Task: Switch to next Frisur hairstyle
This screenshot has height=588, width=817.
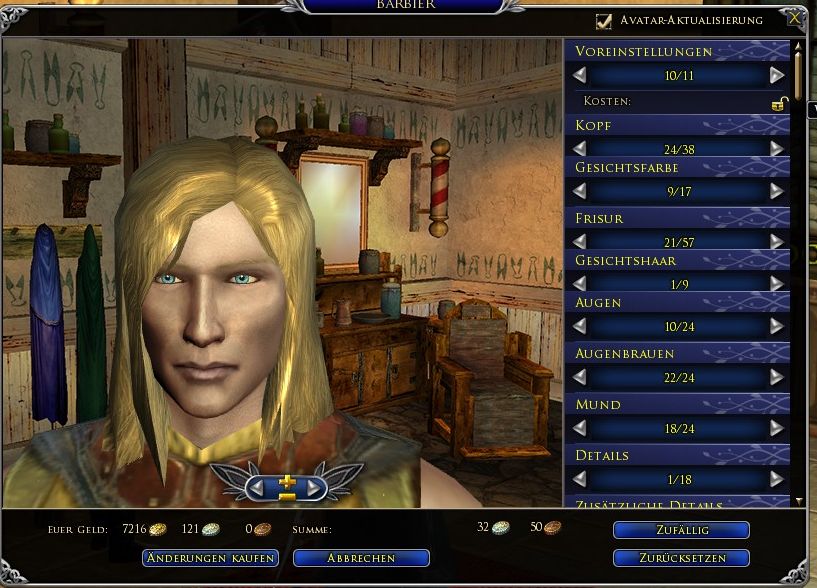Action: (777, 241)
